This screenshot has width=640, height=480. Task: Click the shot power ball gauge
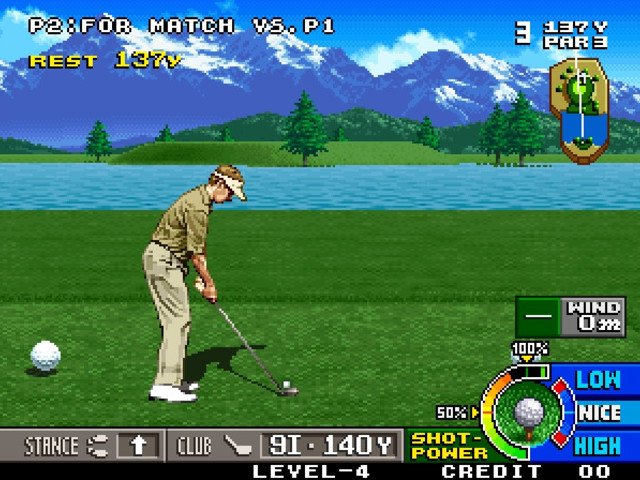tap(527, 412)
